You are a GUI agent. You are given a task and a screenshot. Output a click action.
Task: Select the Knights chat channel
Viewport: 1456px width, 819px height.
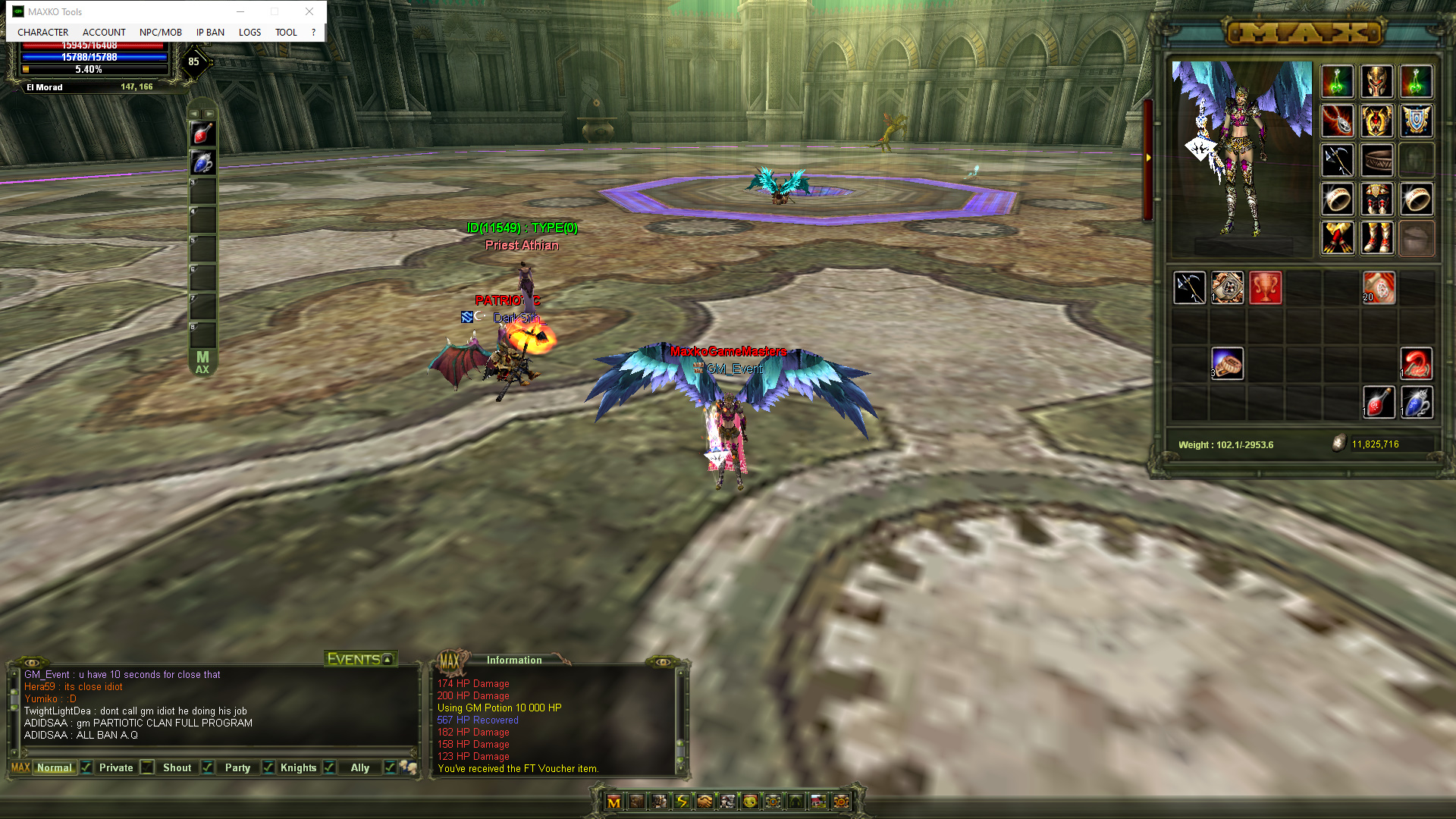click(x=298, y=767)
